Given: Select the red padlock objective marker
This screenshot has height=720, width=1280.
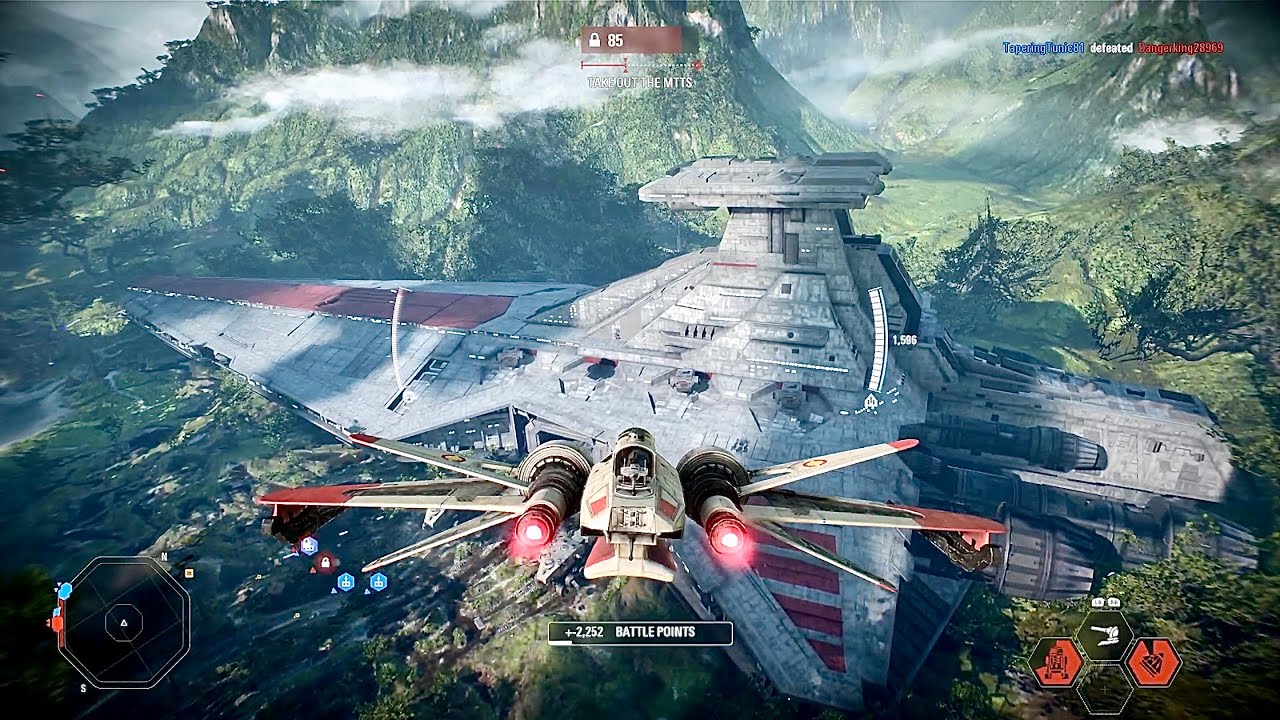Looking at the screenshot, I should pyautogui.click(x=324, y=564).
